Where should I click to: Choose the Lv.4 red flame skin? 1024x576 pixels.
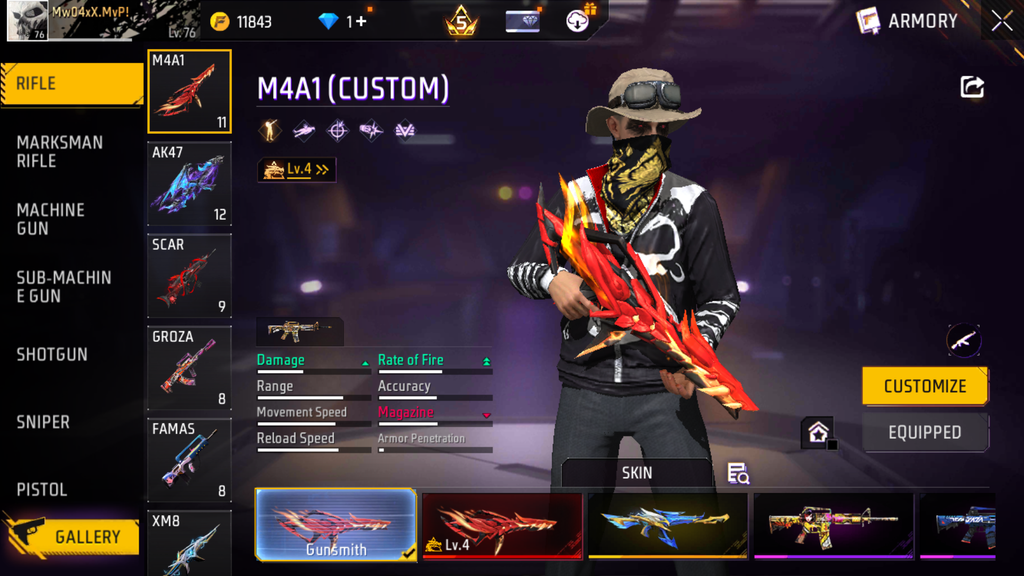pyautogui.click(x=502, y=525)
